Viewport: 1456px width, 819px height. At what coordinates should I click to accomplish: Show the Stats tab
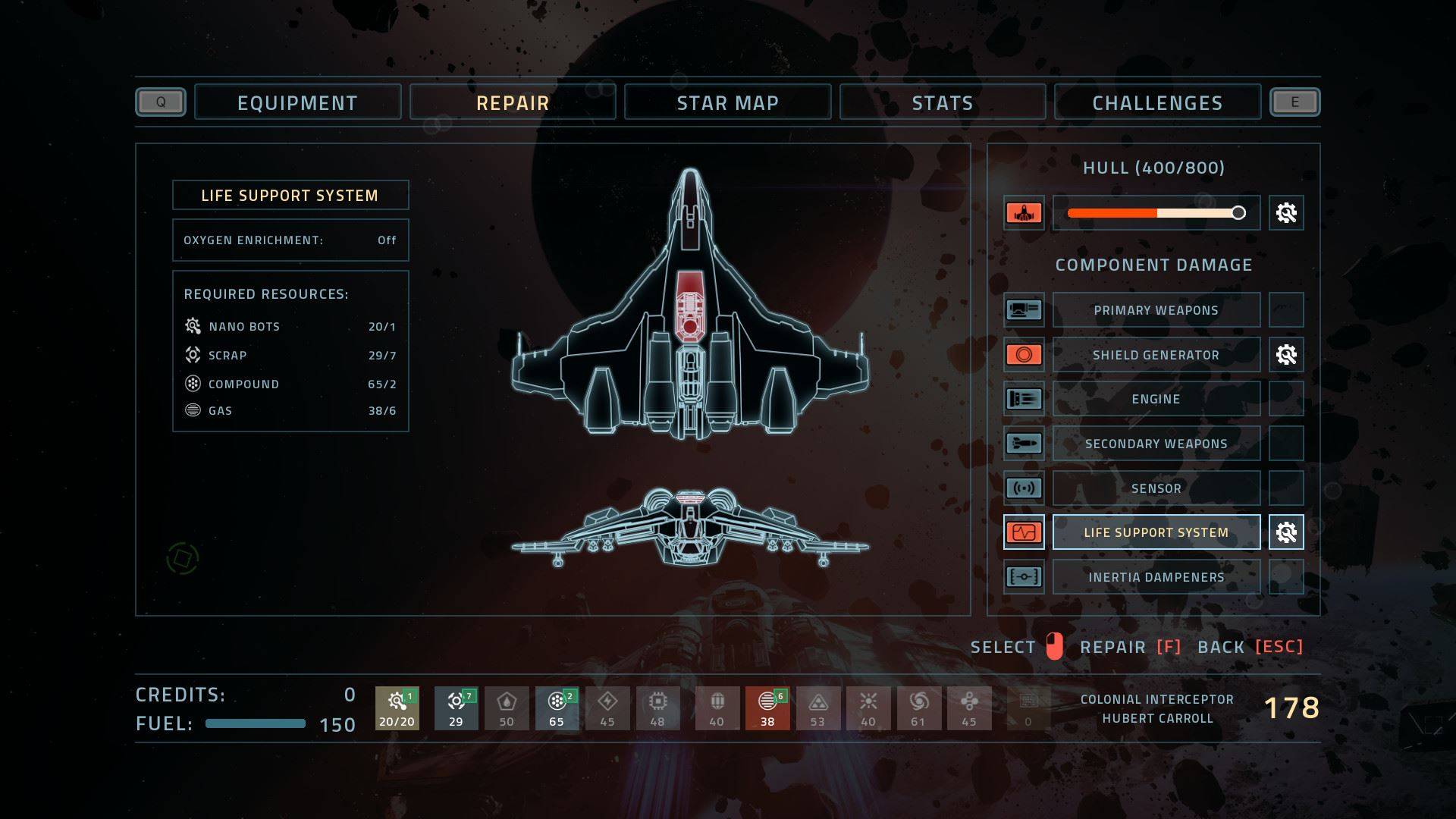click(942, 102)
